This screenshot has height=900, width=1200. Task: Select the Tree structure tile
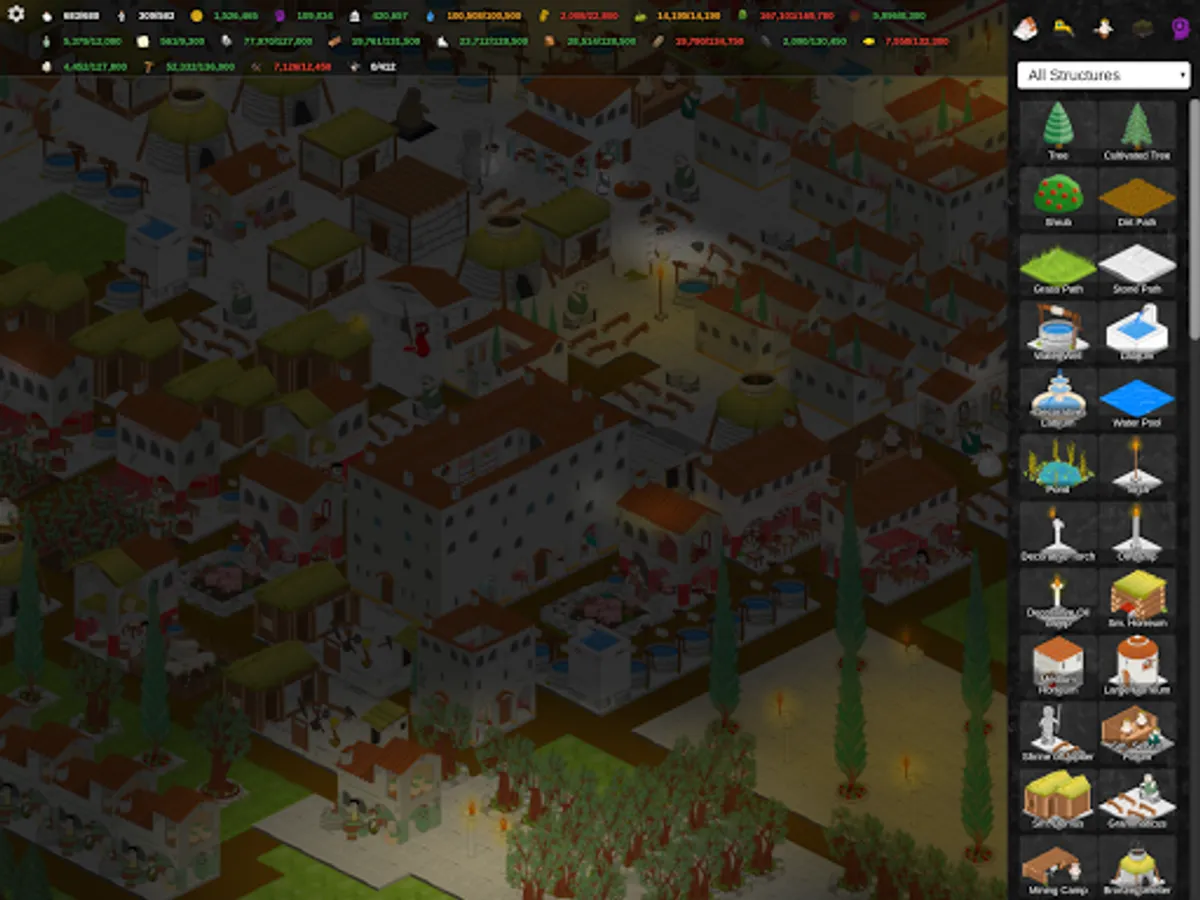pyautogui.click(x=1058, y=130)
